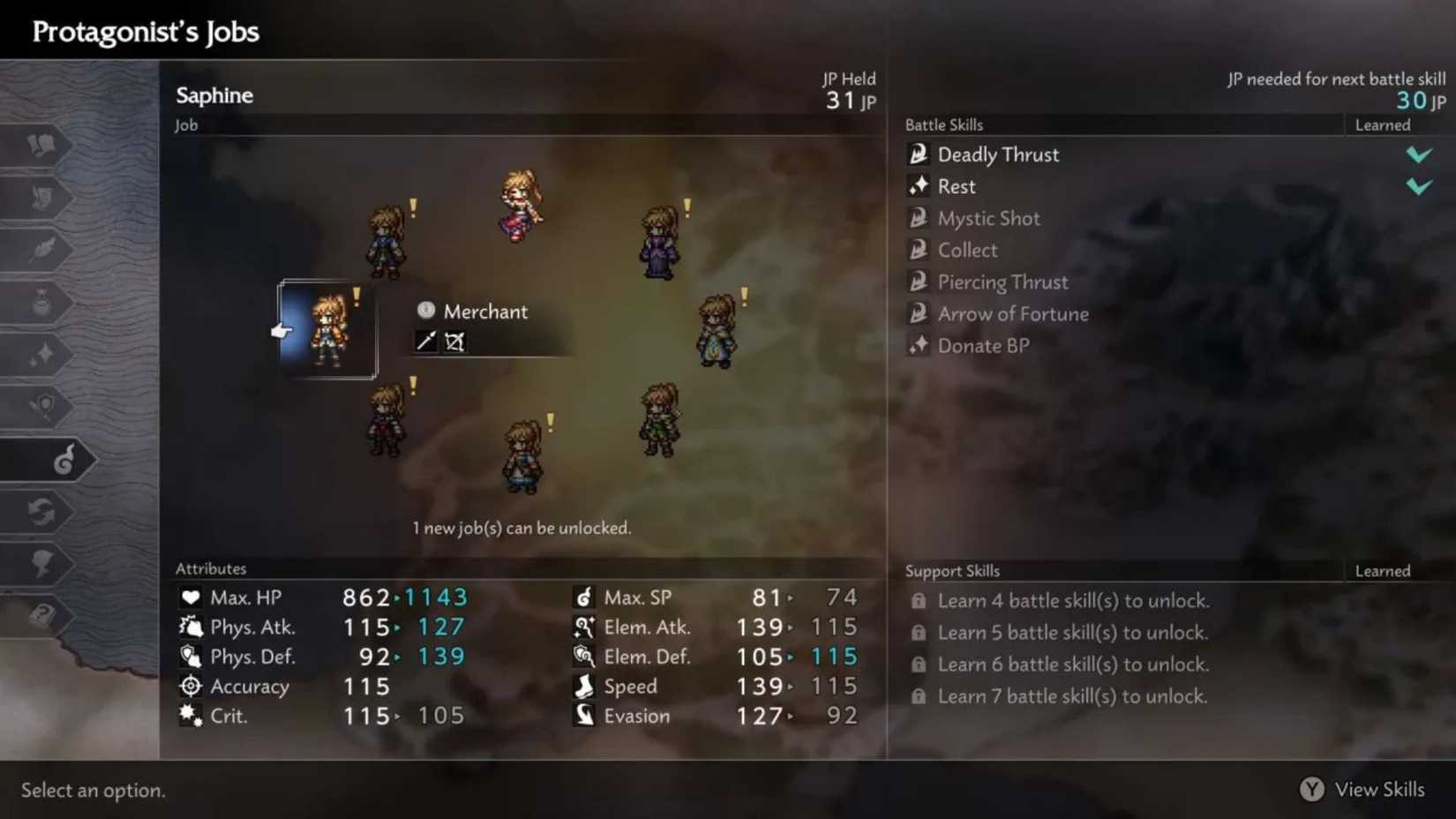Click the 30 JP needed counter

click(1409, 100)
